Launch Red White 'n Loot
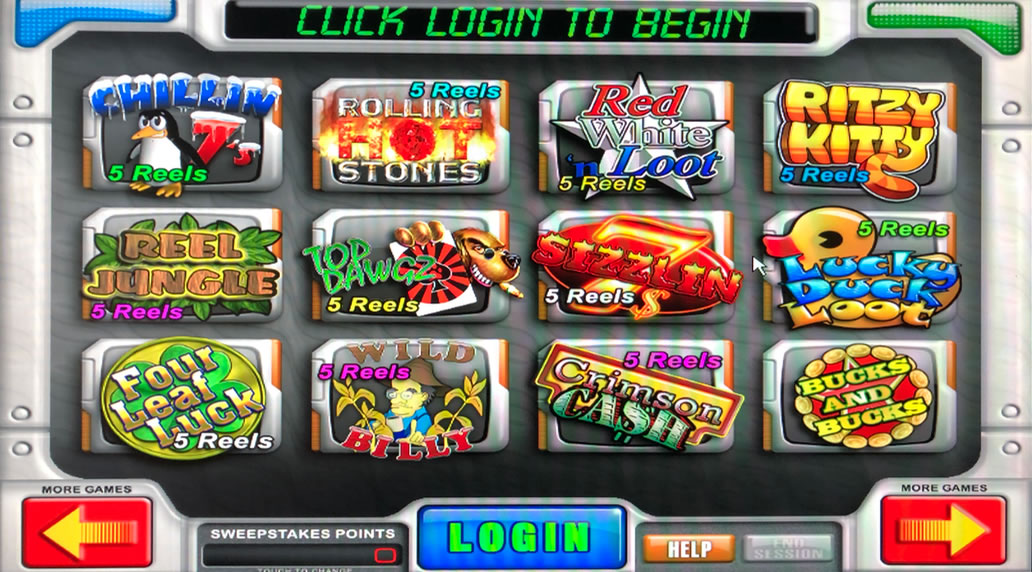 pyautogui.click(x=635, y=134)
